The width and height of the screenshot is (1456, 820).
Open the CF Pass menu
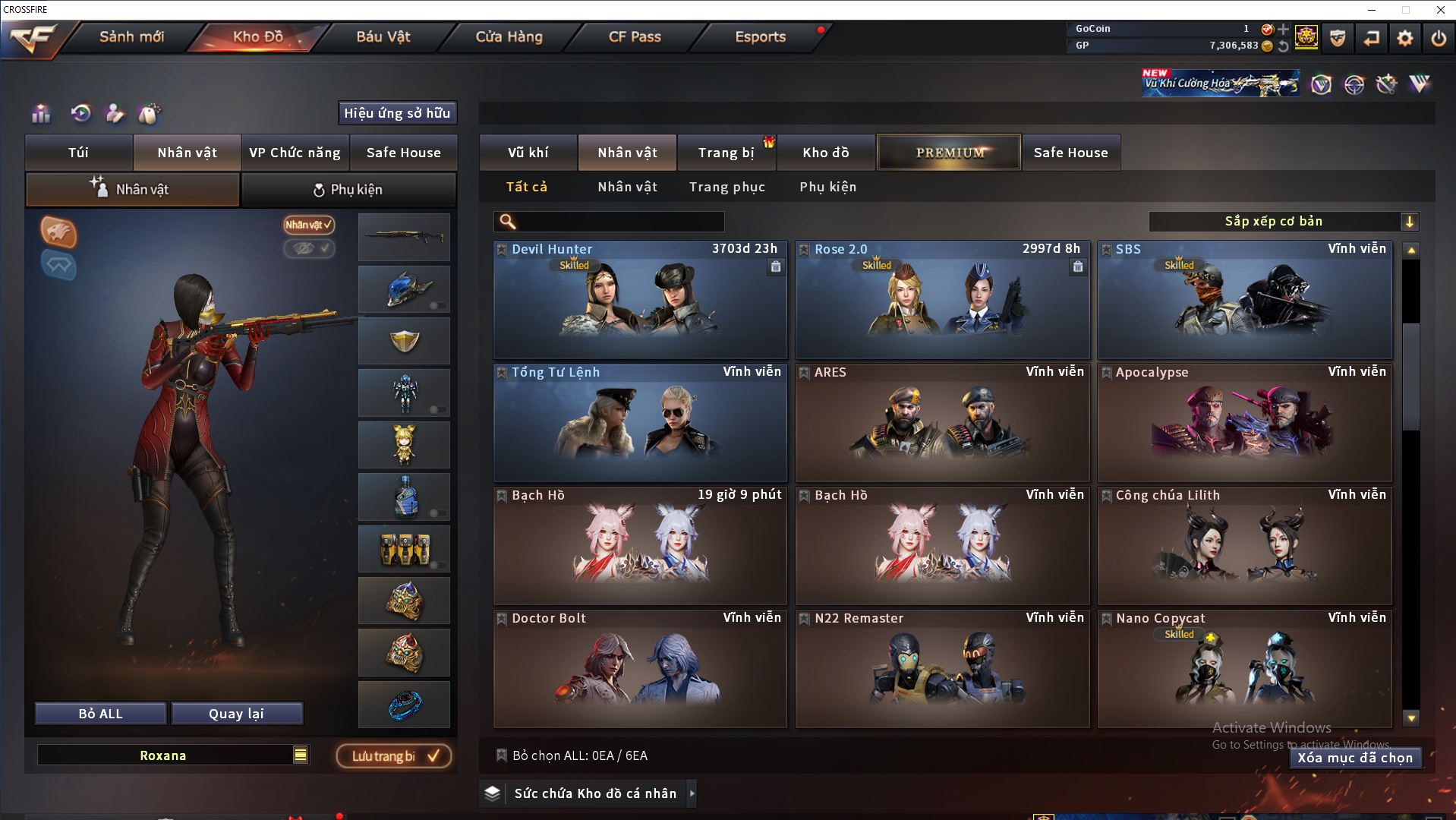click(x=635, y=36)
